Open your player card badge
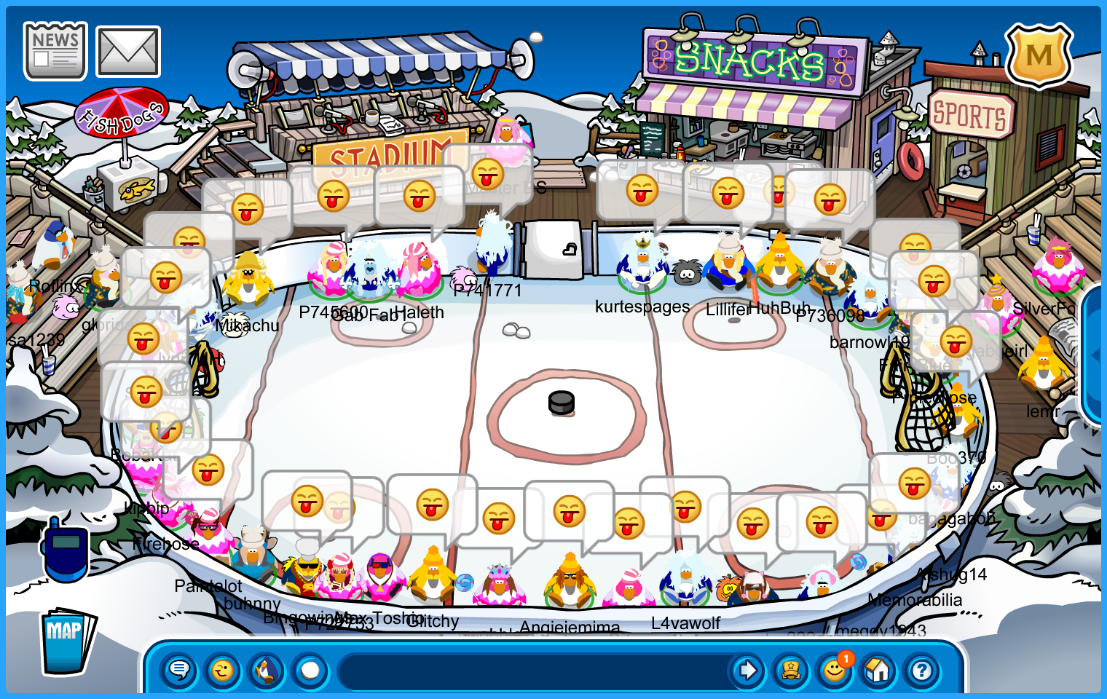The width and height of the screenshot is (1107, 699). point(790,670)
